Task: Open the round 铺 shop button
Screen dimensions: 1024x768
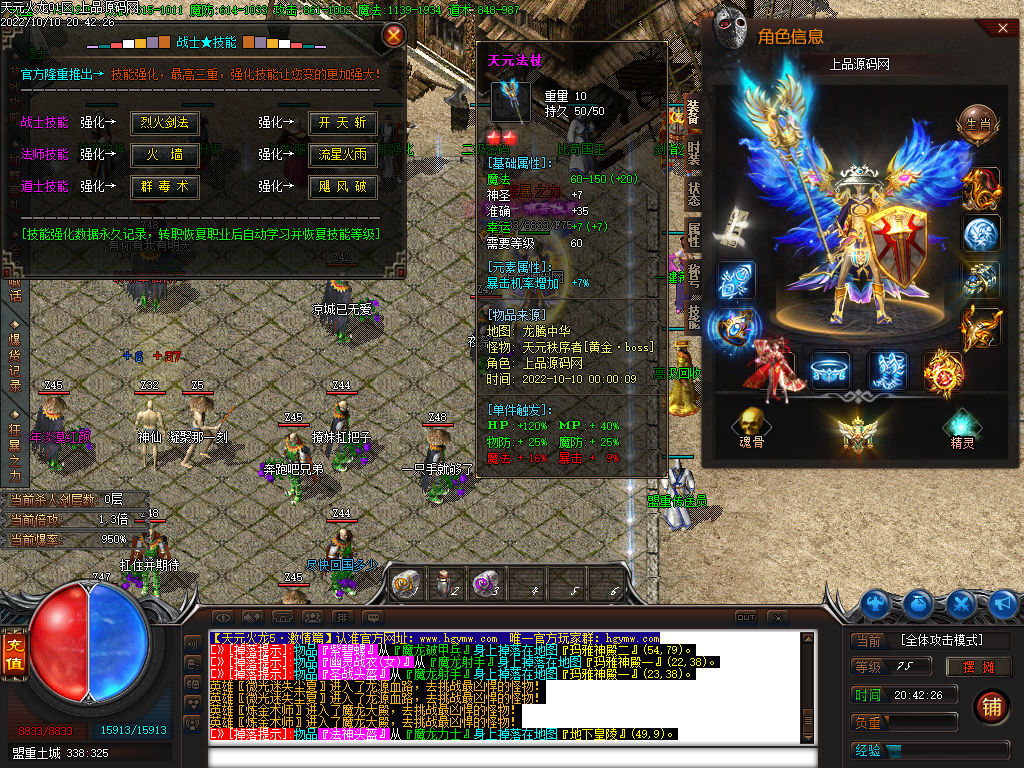Action: tap(991, 706)
